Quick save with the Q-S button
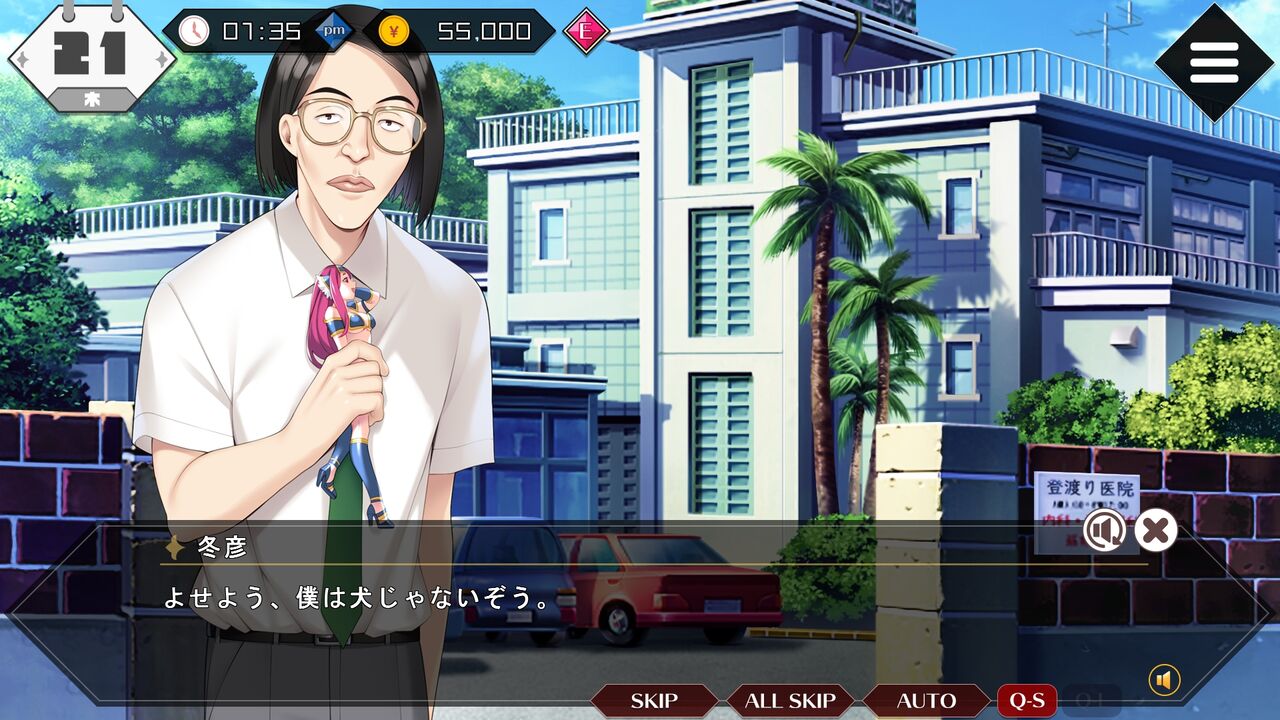 click(x=1026, y=701)
